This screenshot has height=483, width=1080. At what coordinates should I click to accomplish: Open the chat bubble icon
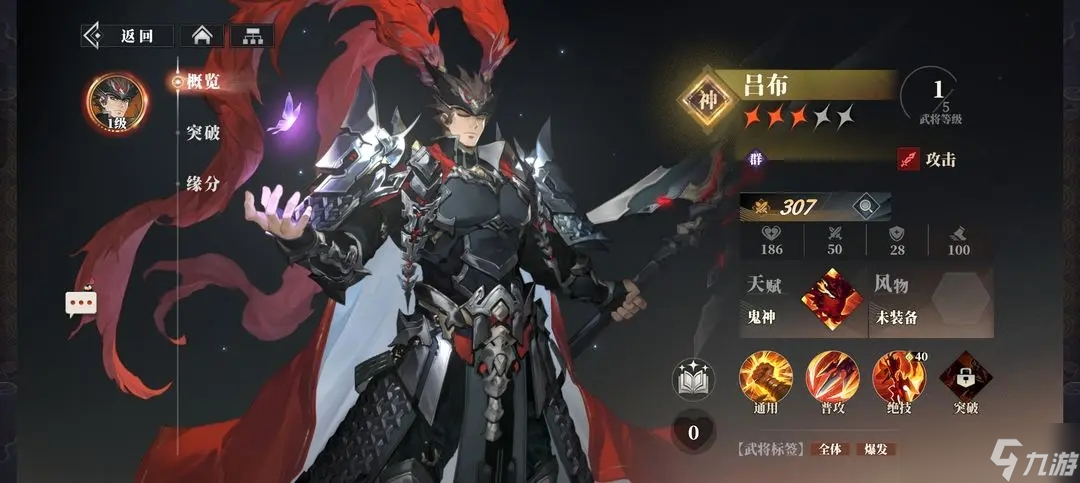click(81, 302)
